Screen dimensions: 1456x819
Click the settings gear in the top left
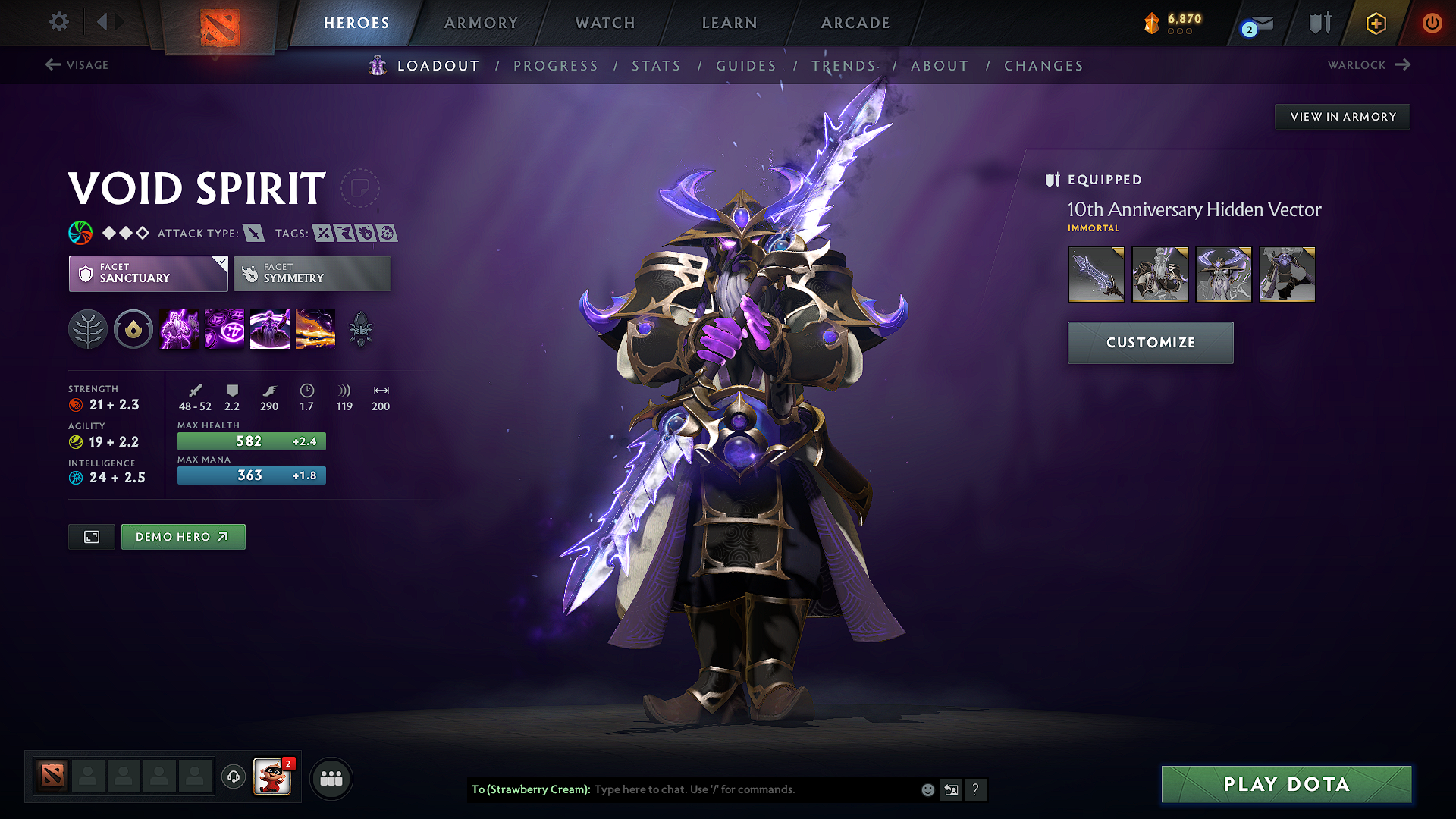click(58, 22)
